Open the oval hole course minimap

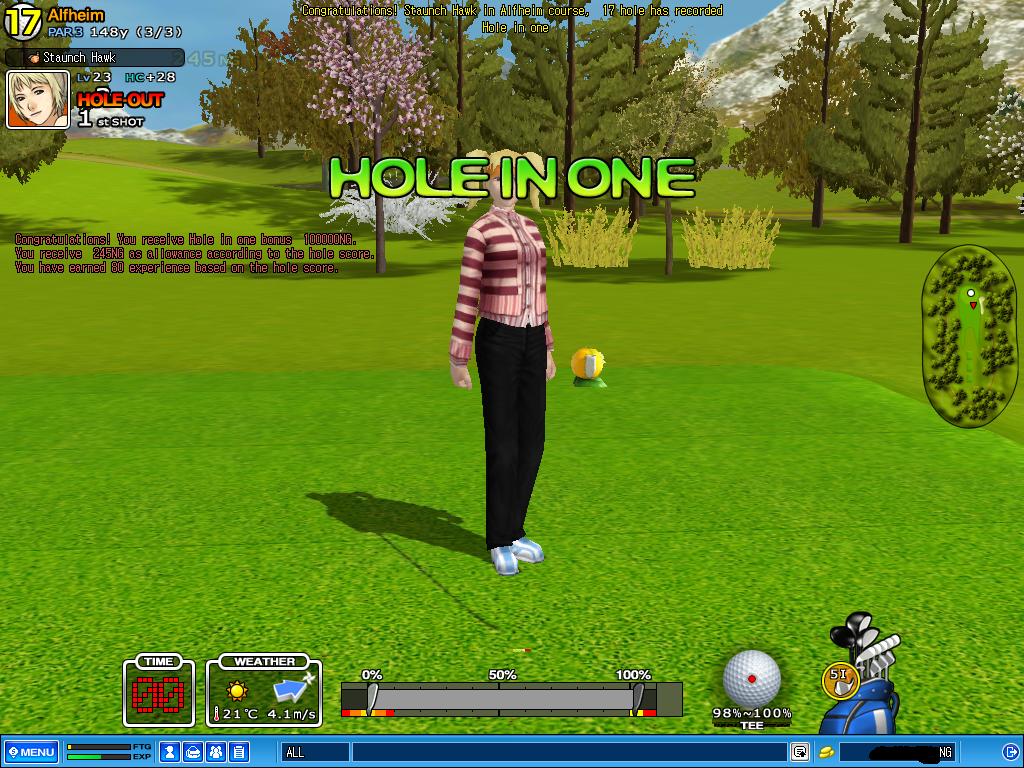[x=969, y=336]
